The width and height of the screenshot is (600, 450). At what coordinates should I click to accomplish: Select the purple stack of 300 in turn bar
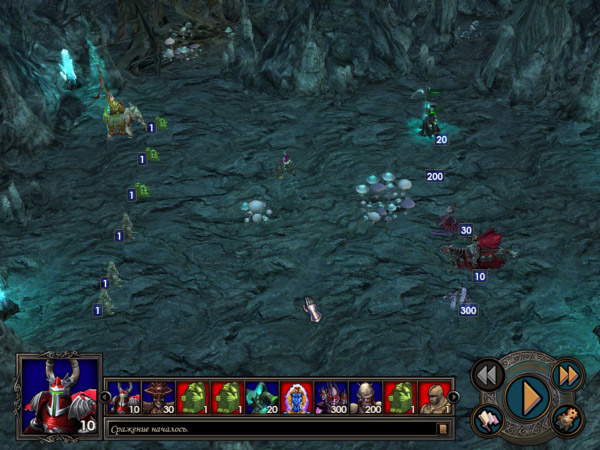(x=331, y=398)
